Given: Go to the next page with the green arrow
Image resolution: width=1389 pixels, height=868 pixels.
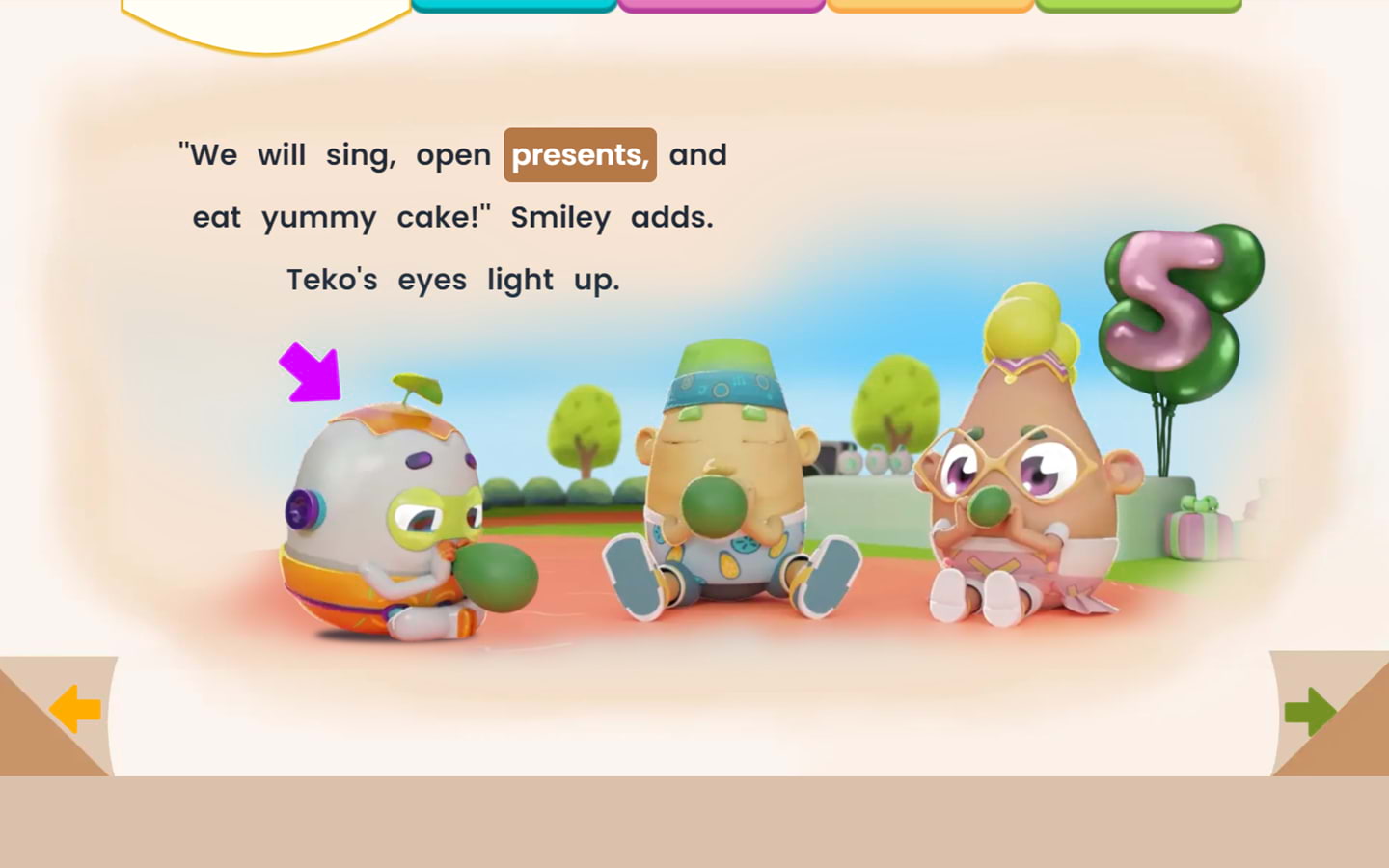Looking at the screenshot, I should (x=1310, y=712).
